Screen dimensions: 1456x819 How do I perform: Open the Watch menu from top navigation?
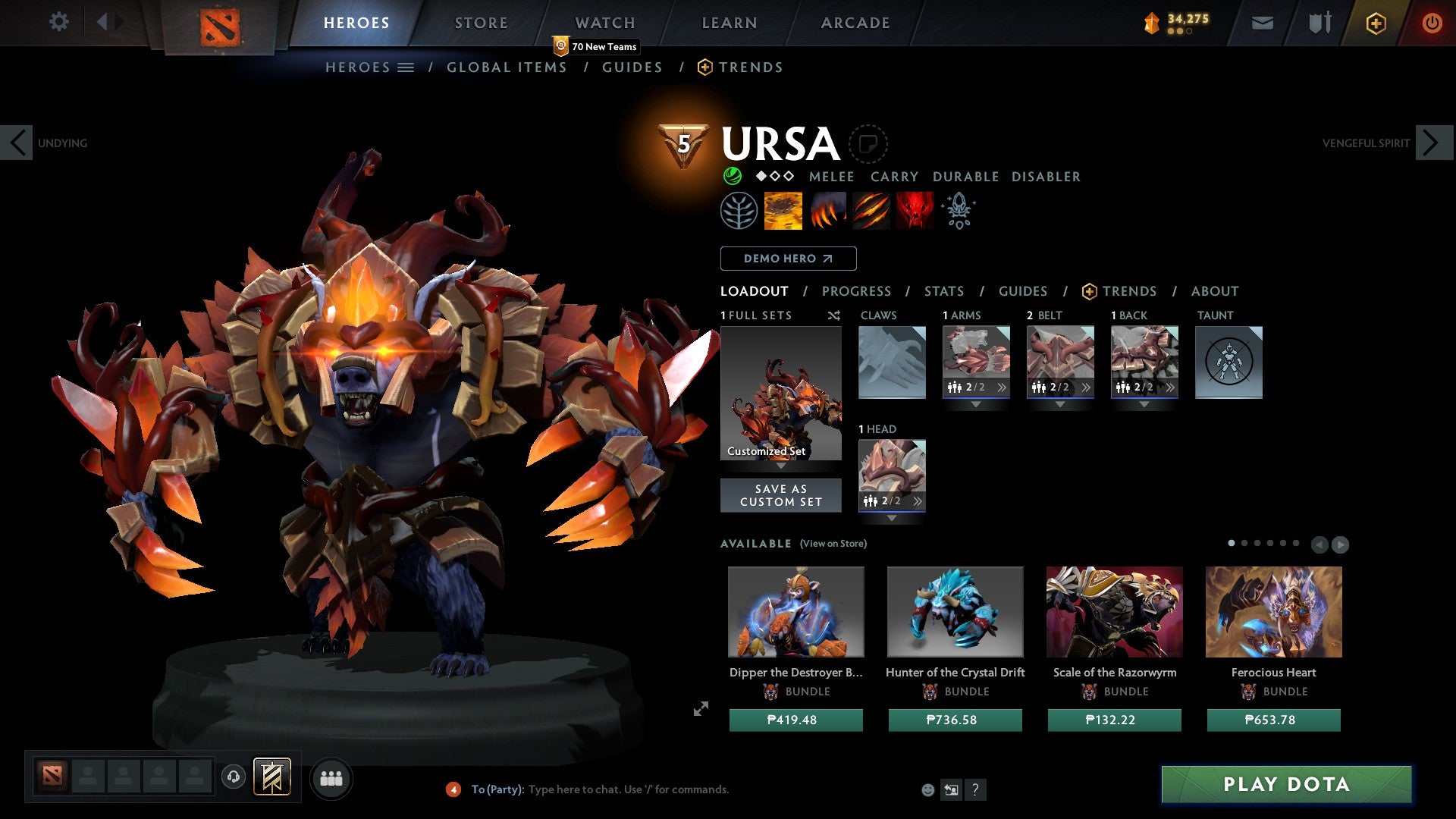pos(605,23)
